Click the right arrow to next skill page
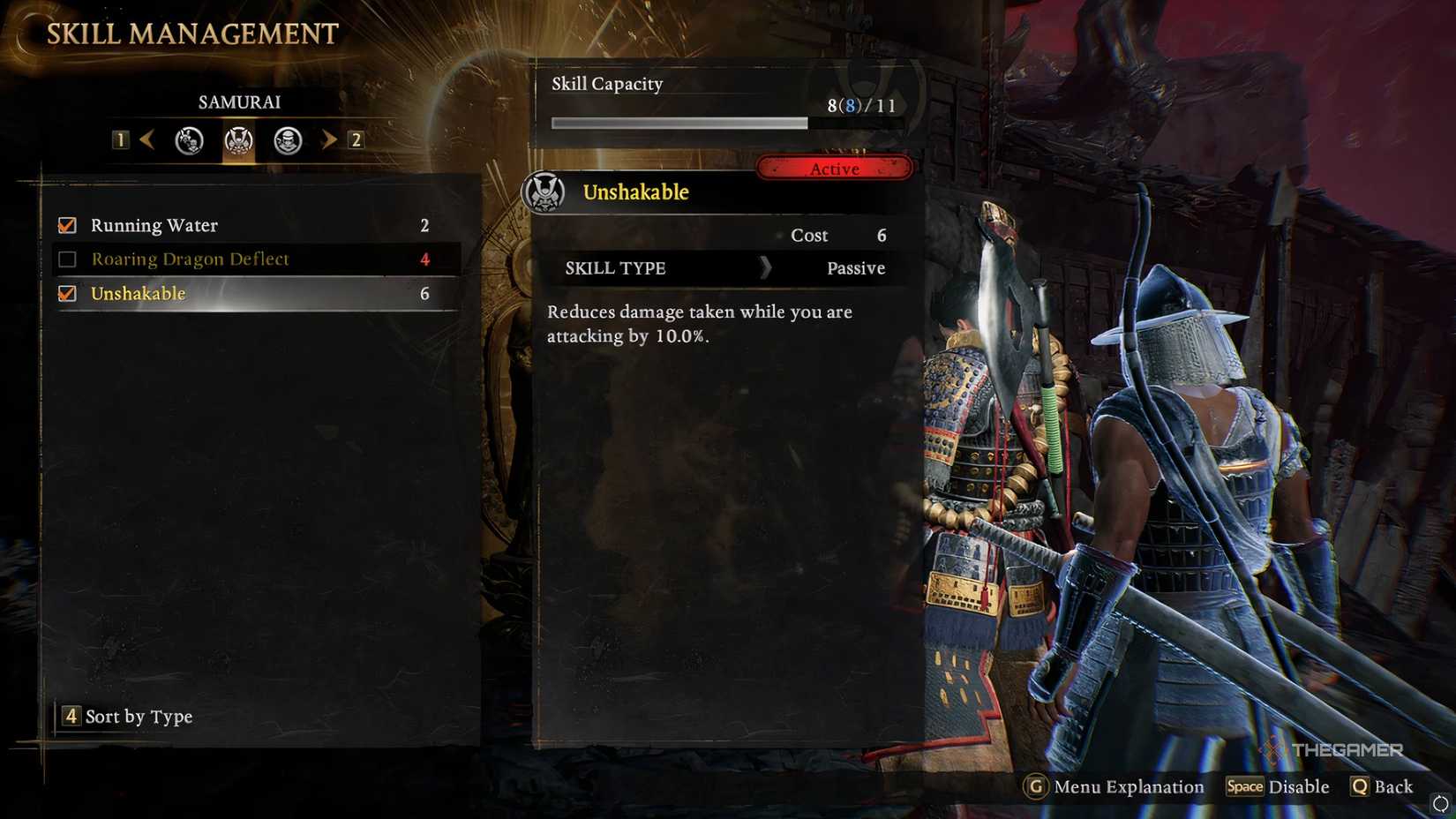The height and width of the screenshot is (819, 1456). point(328,139)
